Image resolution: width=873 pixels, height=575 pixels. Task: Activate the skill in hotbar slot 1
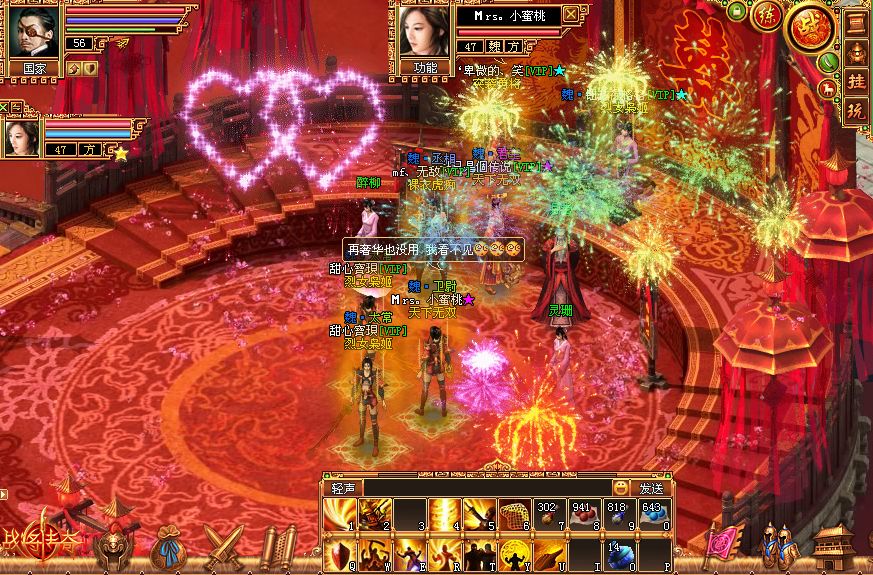click(339, 514)
